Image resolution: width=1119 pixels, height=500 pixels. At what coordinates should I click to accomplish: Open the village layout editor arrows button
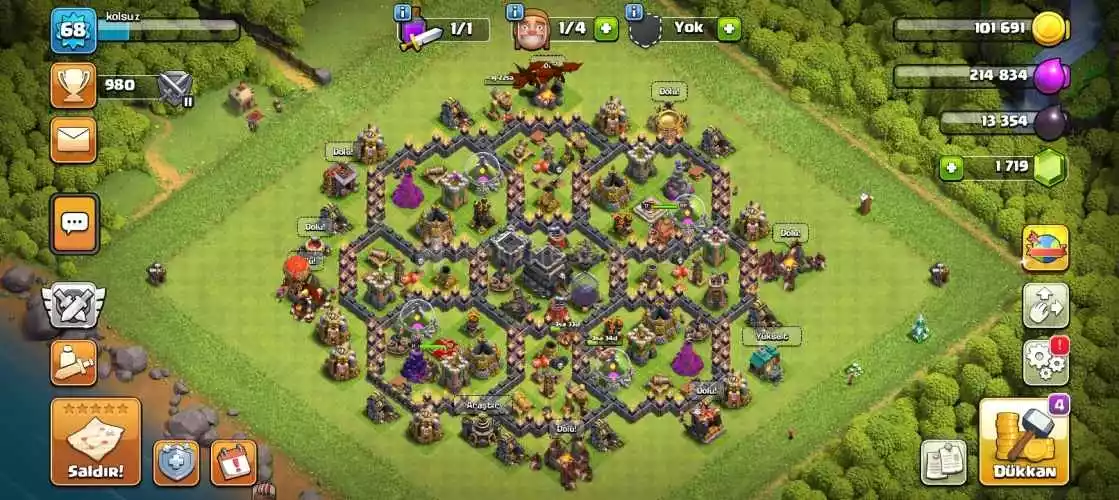(x=1045, y=305)
